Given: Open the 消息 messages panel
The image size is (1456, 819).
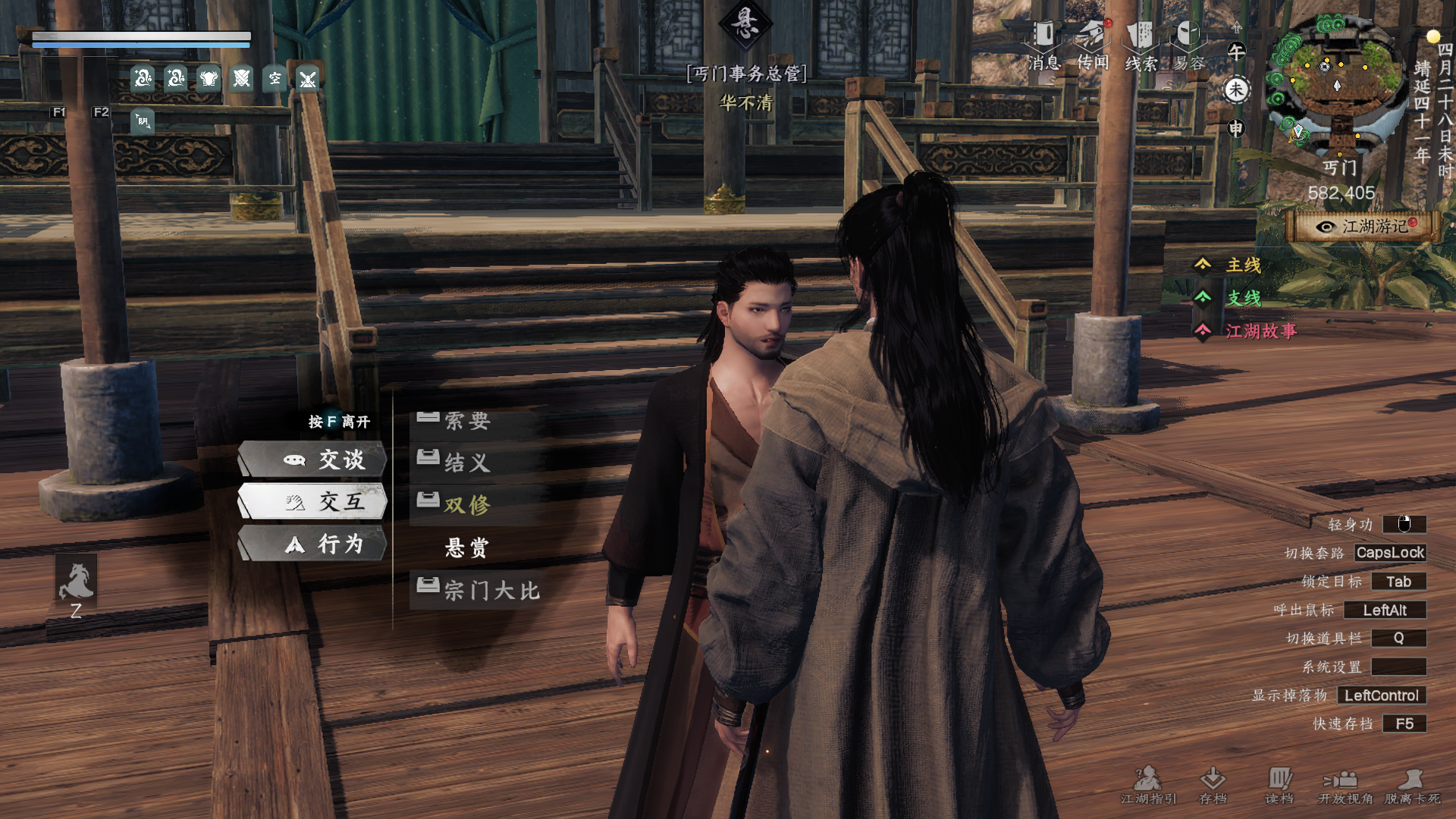Looking at the screenshot, I should 1044,44.
